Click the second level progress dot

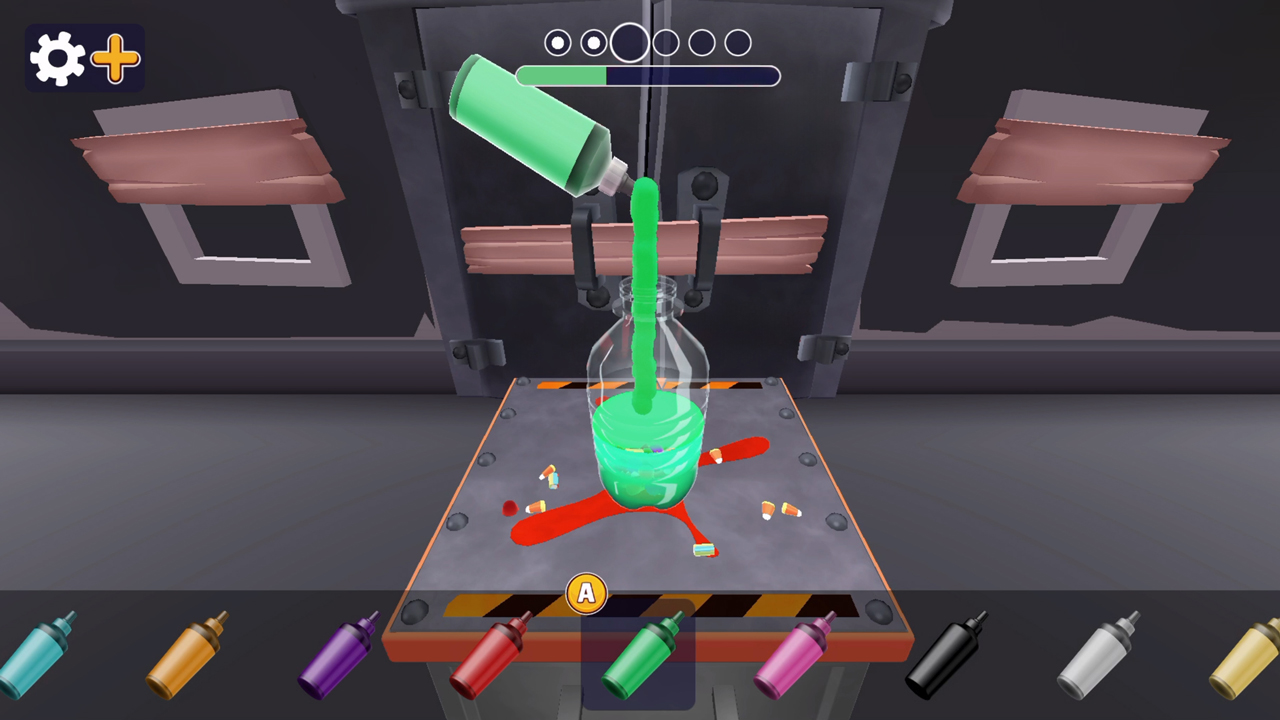point(594,43)
